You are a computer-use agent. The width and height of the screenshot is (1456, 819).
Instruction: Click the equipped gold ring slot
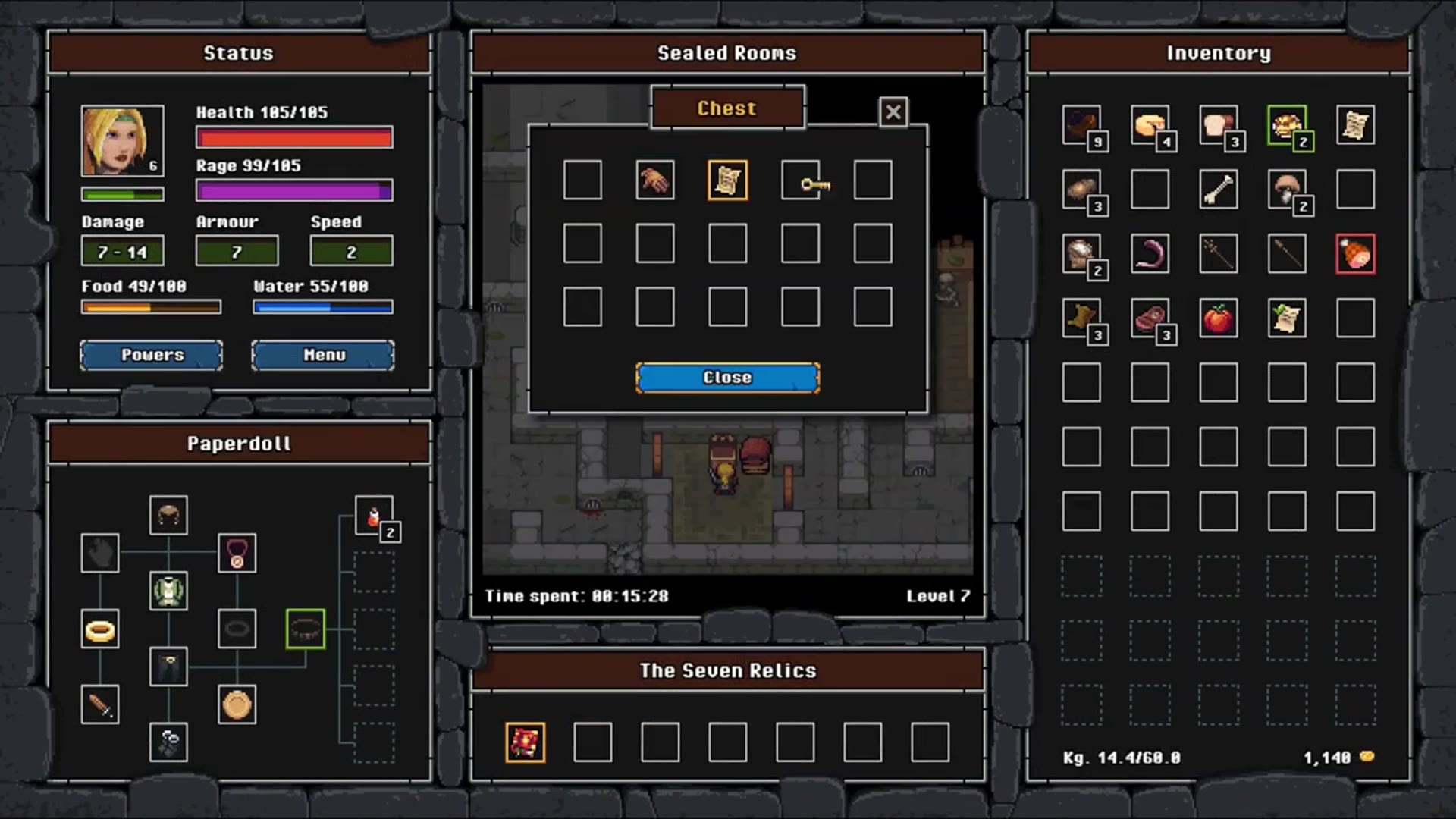click(100, 629)
